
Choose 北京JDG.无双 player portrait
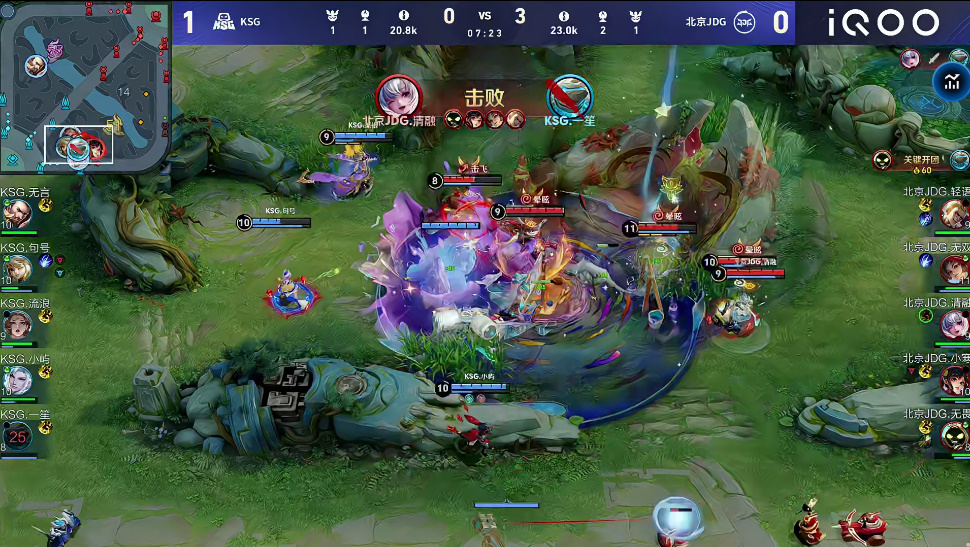coord(954,268)
